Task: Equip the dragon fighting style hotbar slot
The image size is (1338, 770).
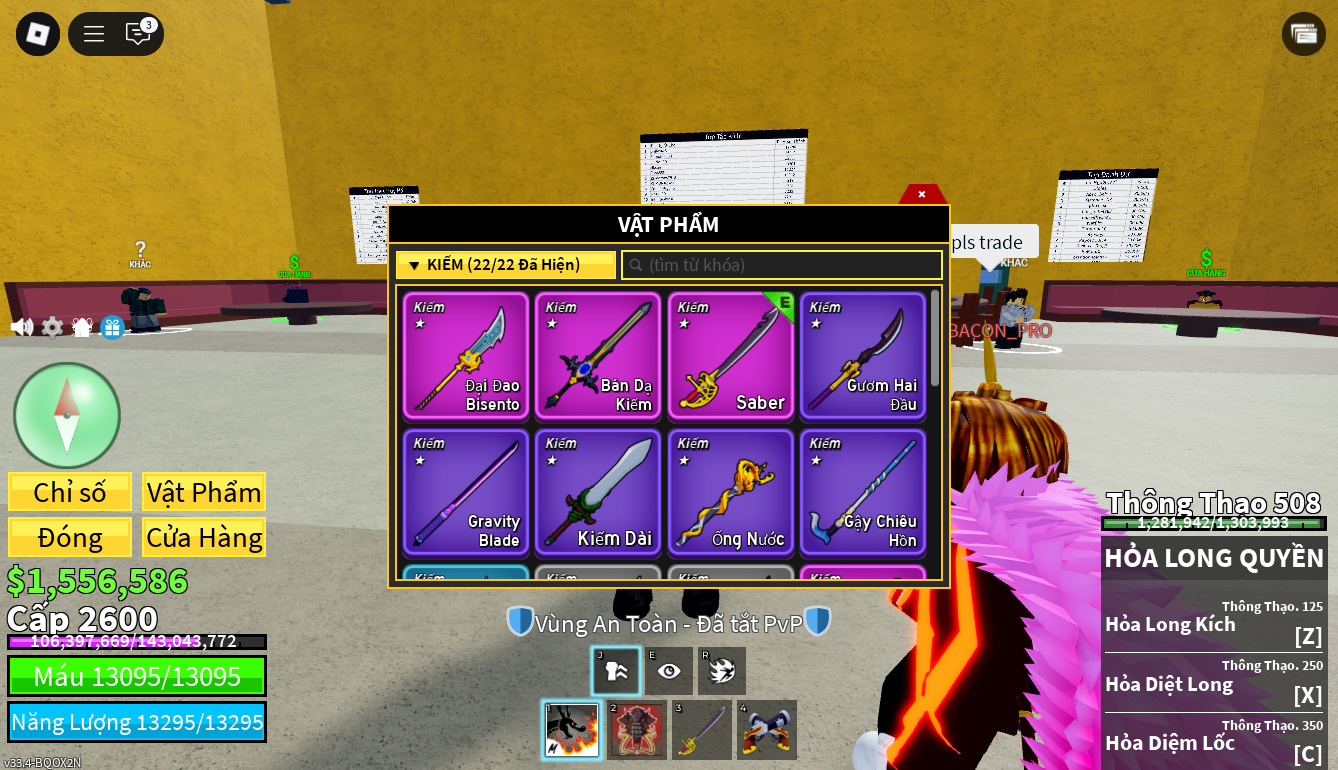Action: pos(572,730)
